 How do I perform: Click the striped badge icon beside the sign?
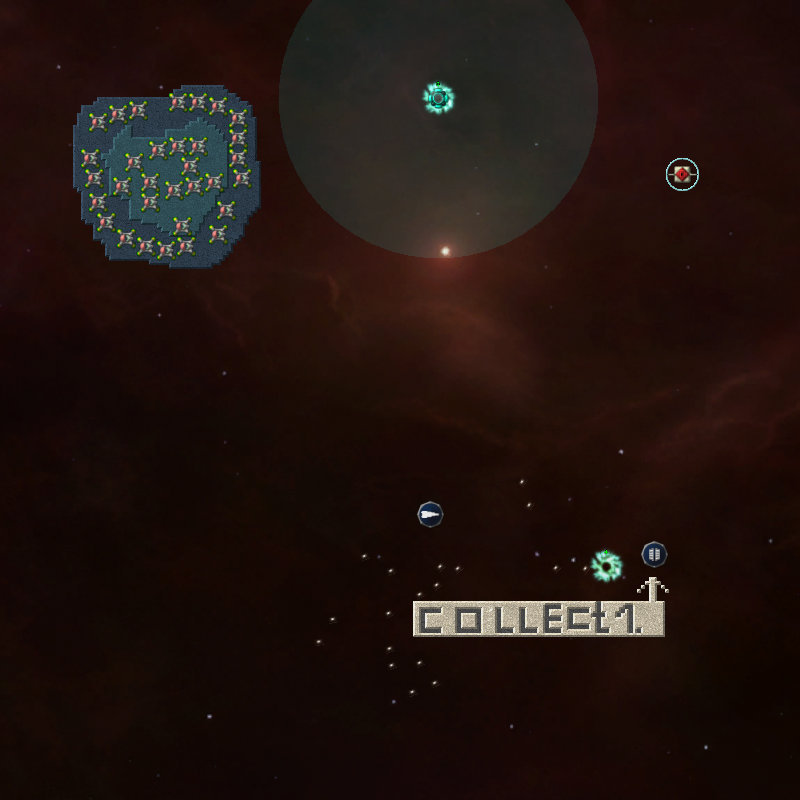[654, 553]
